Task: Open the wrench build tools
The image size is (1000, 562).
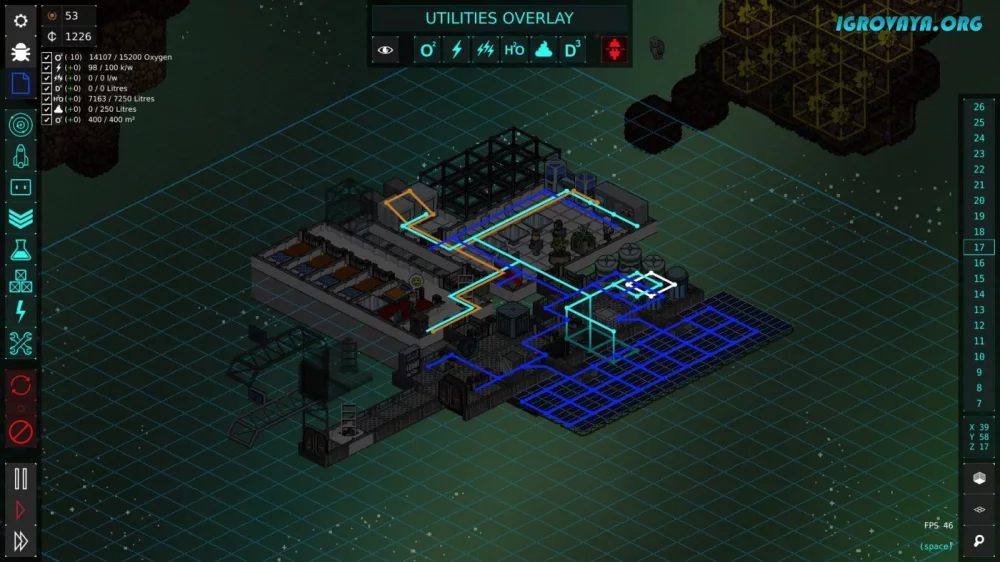Action: pos(20,345)
